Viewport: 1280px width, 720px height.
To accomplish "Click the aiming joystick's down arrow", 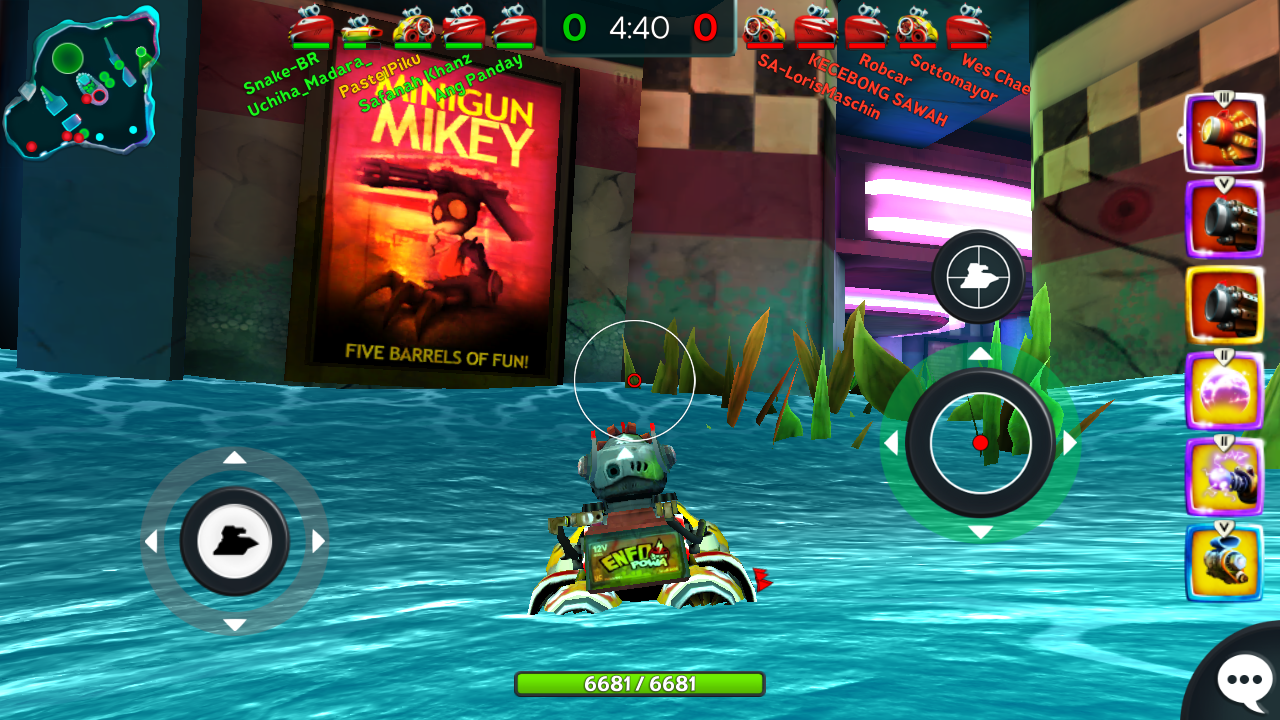I will [980, 532].
